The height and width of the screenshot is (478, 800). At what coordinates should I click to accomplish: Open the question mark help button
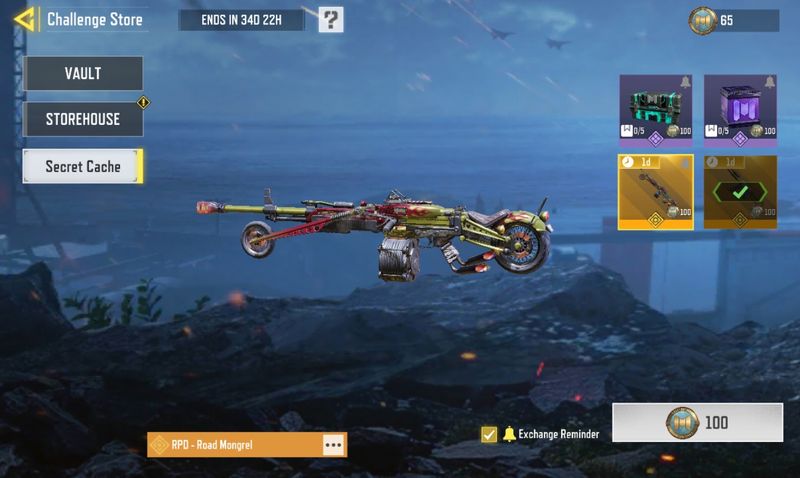[331, 19]
